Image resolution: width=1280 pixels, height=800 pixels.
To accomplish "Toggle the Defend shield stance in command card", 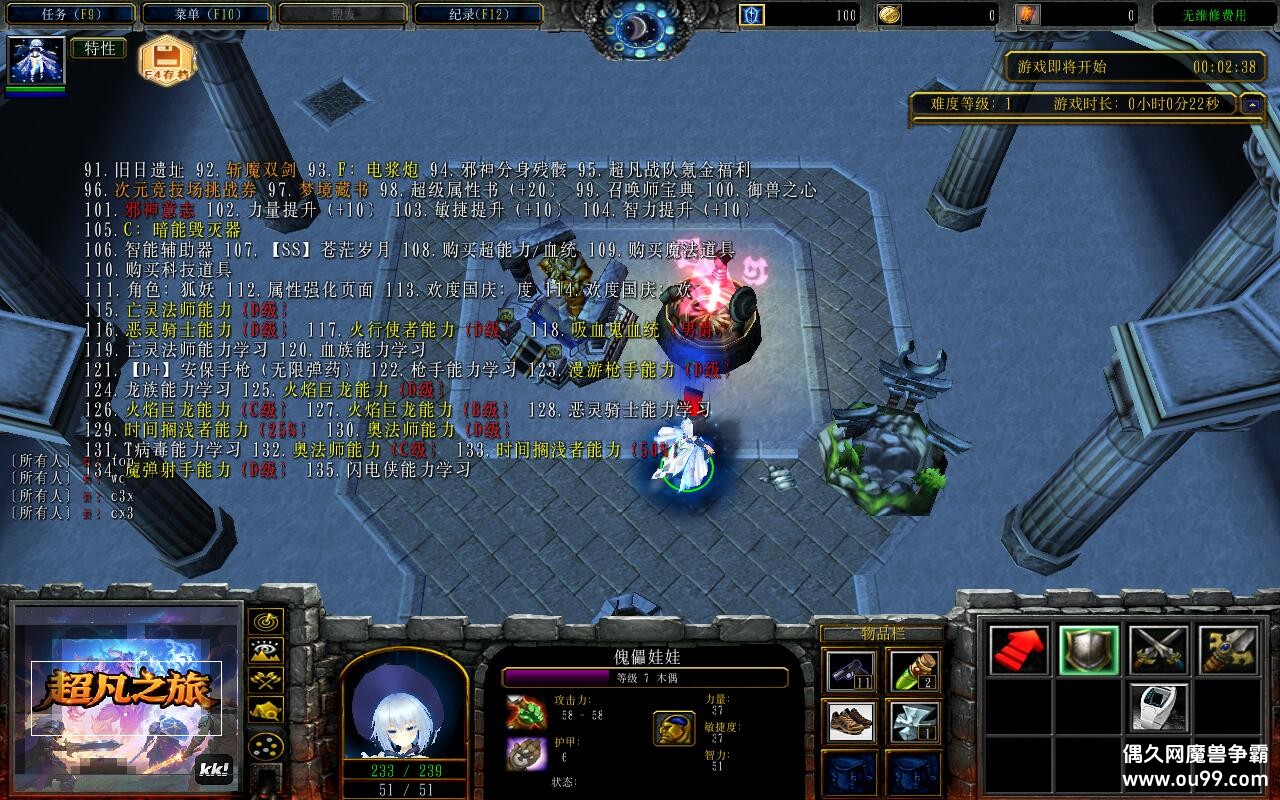I will coord(1090,650).
